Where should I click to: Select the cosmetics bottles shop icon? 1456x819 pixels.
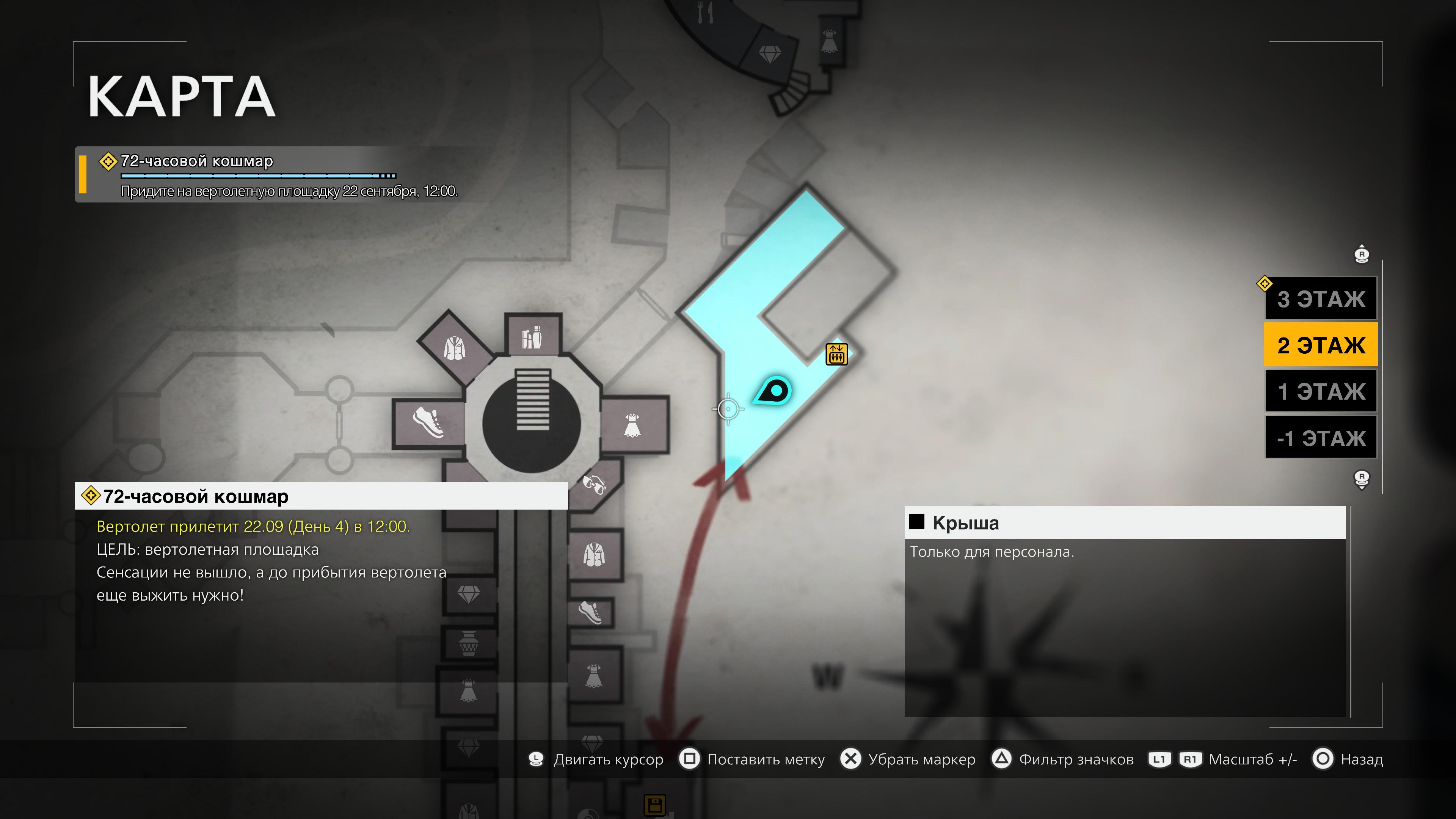[x=532, y=337]
